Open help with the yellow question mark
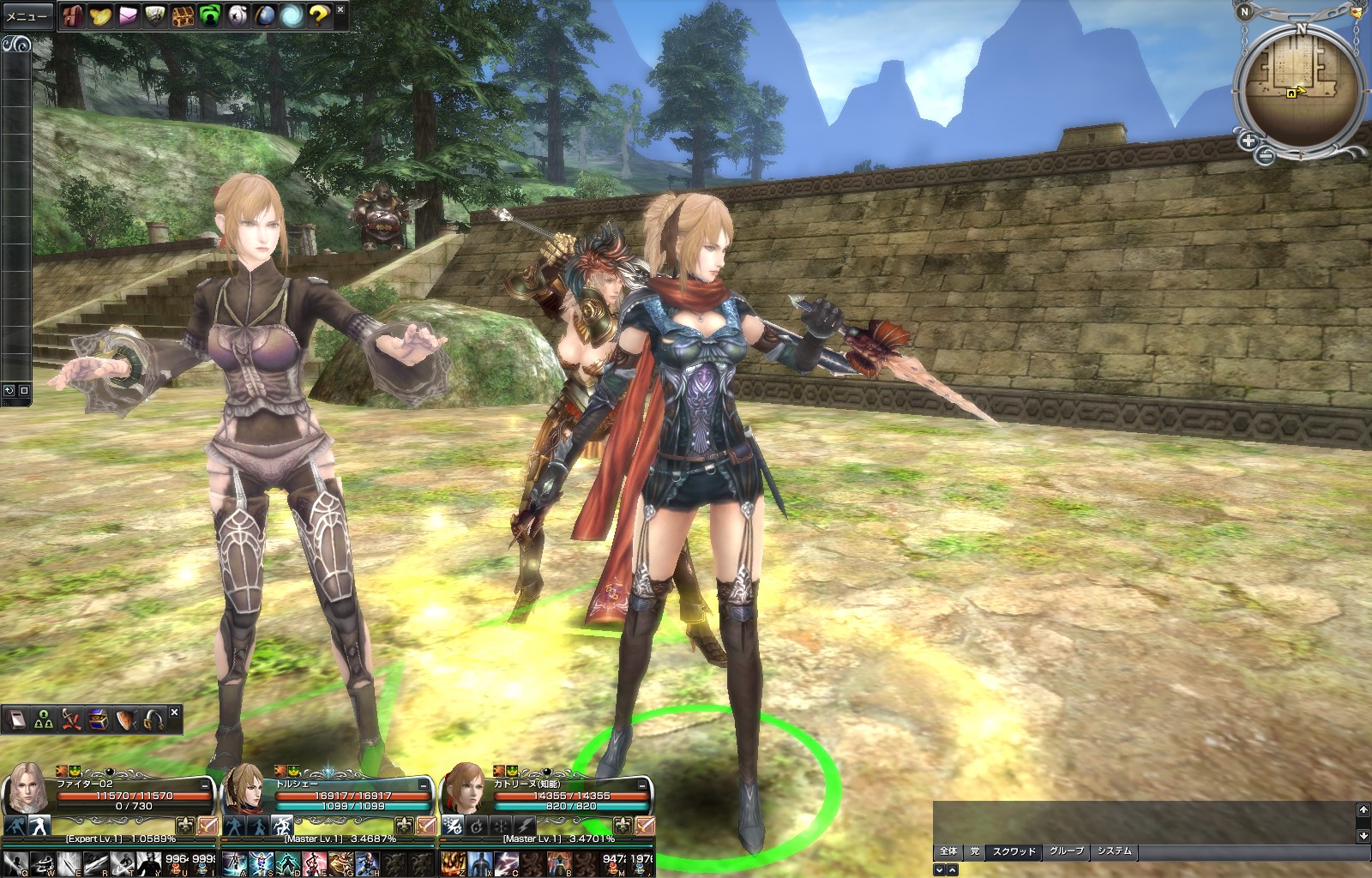1372x878 pixels. click(x=319, y=15)
